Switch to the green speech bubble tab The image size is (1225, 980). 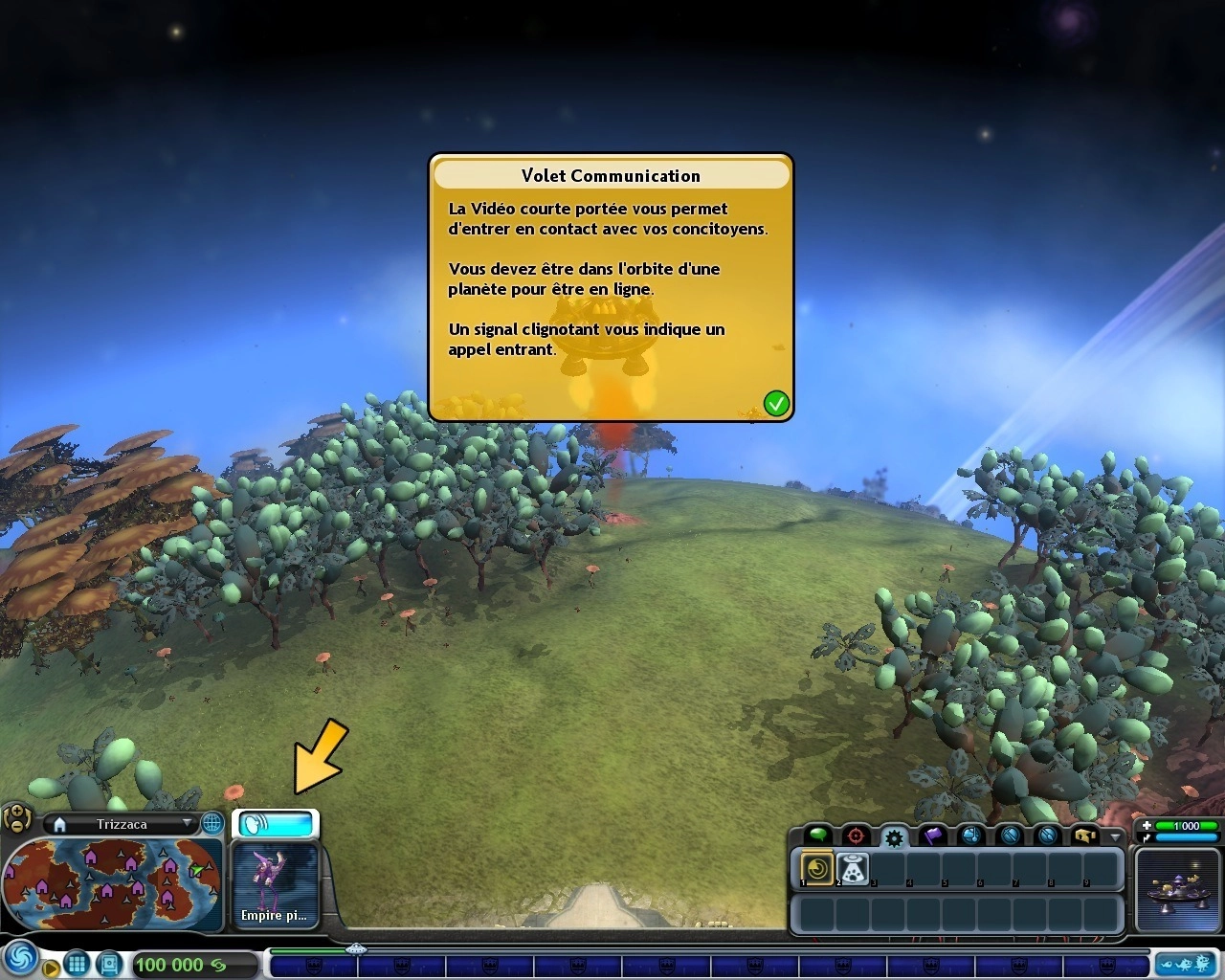pos(817,836)
